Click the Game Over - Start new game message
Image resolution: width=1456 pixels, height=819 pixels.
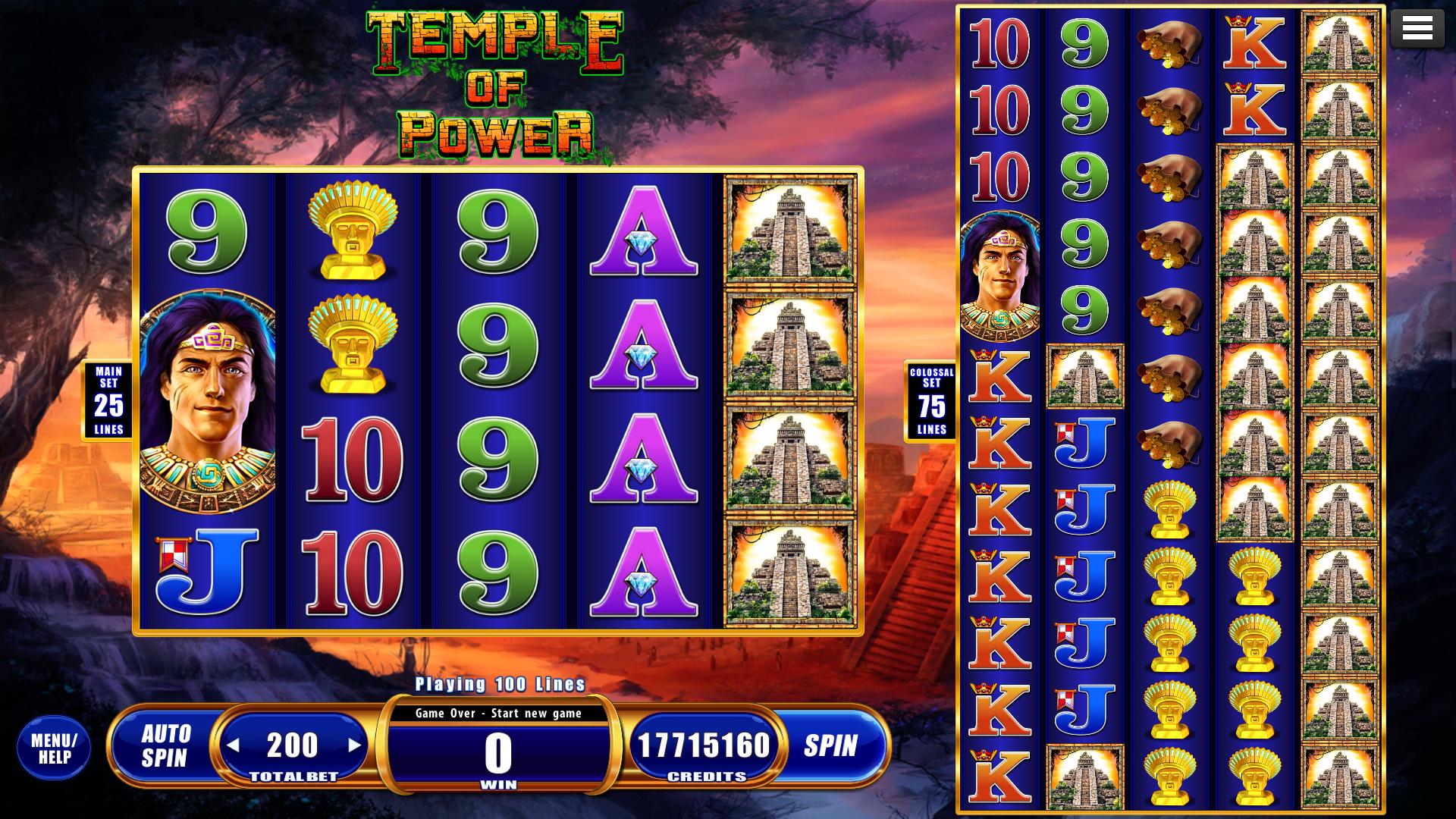click(499, 713)
